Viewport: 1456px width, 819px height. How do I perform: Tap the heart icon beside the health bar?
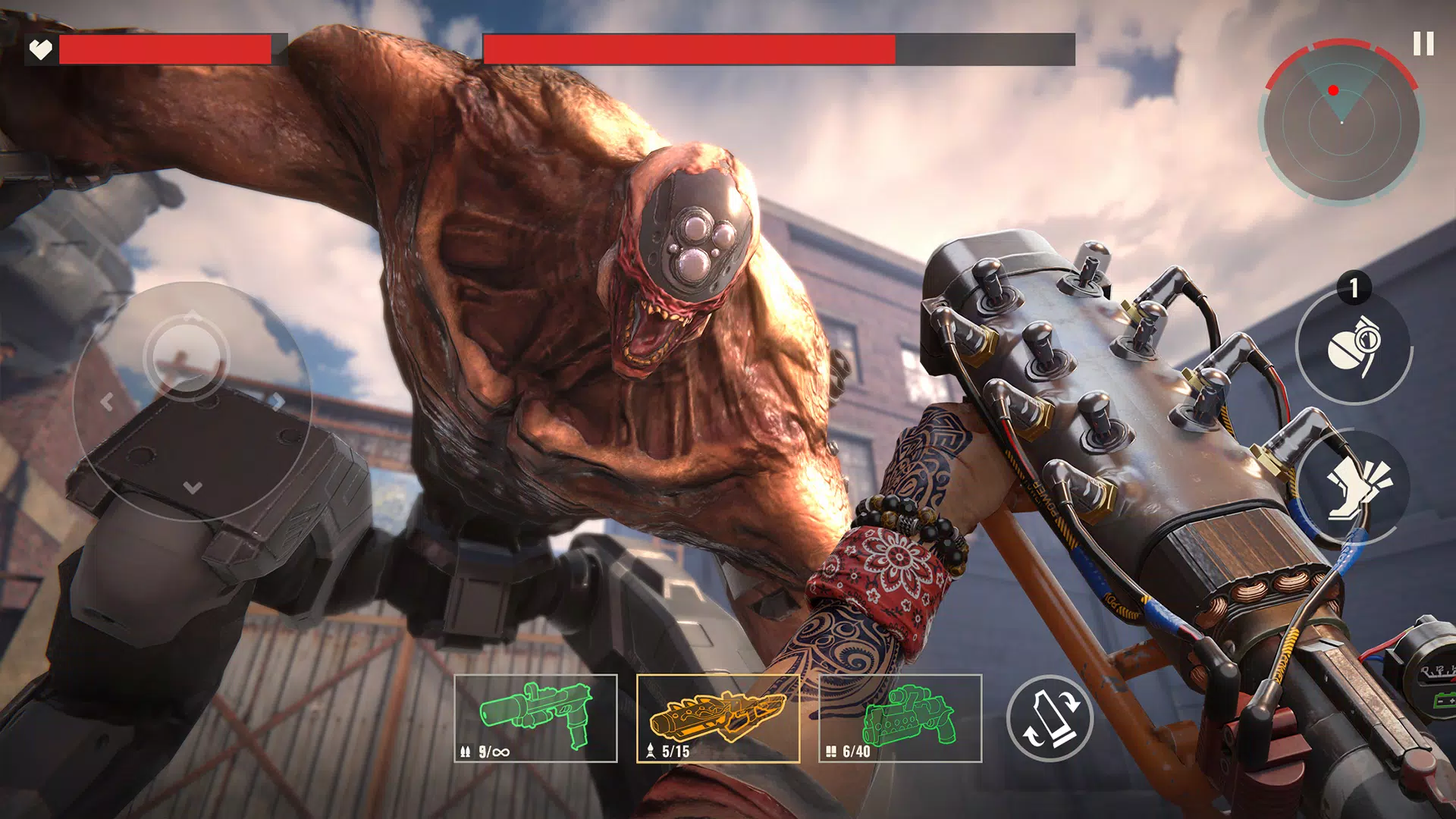click(41, 49)
